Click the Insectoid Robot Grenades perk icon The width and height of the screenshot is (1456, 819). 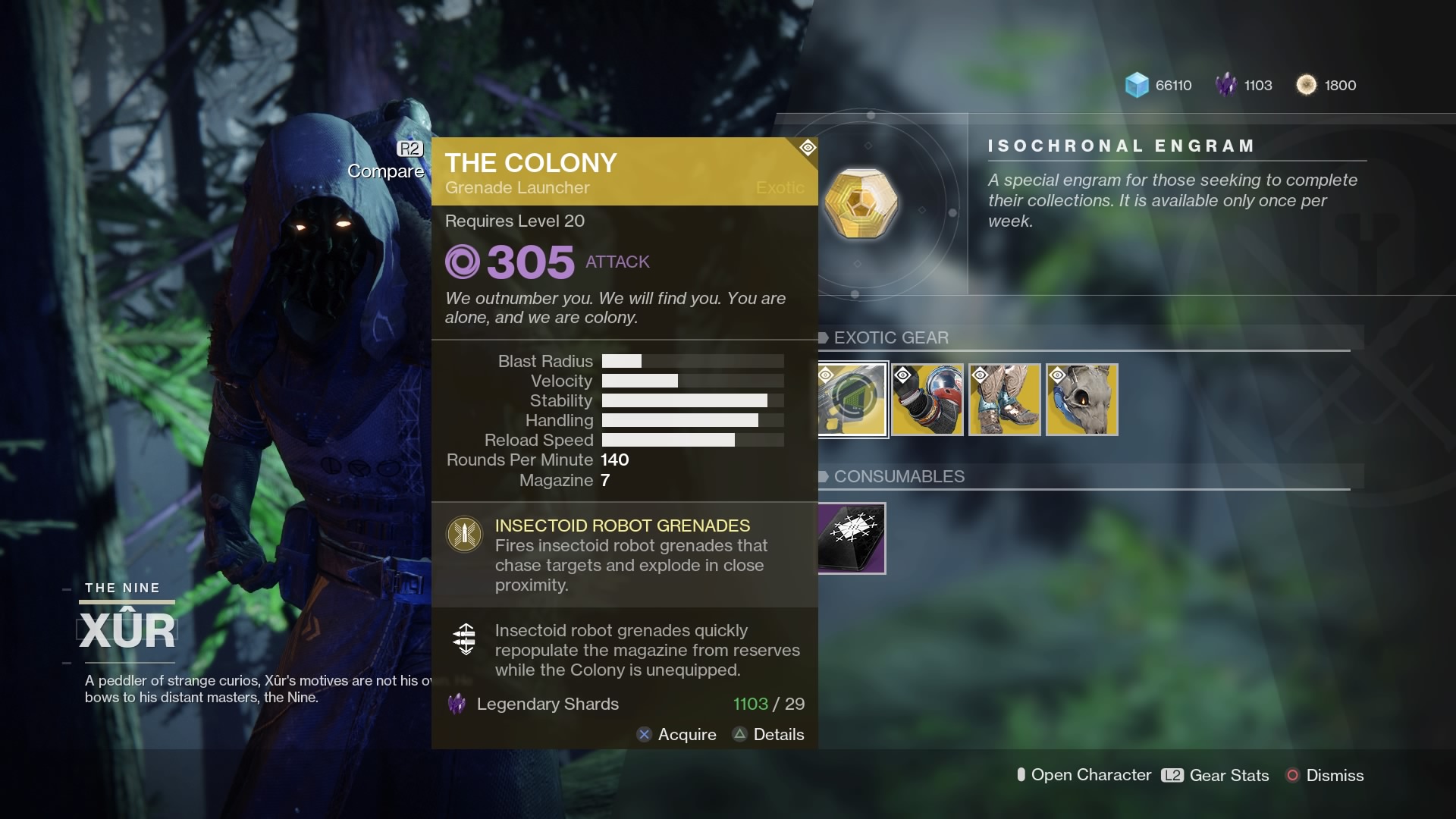point(464,534)
